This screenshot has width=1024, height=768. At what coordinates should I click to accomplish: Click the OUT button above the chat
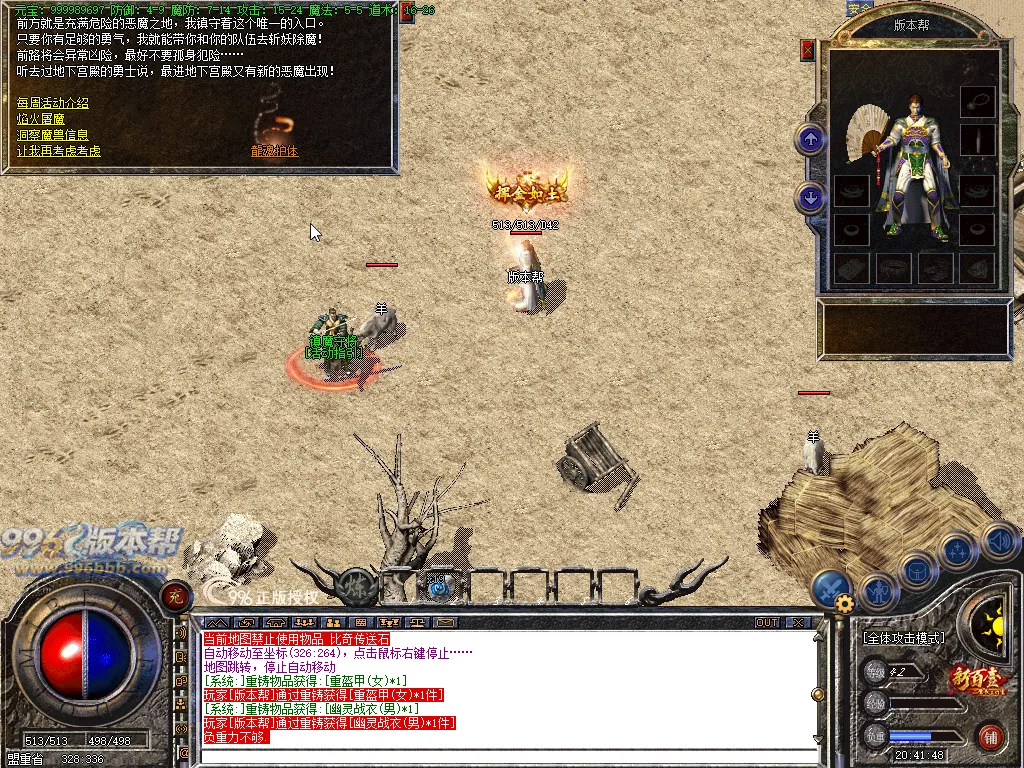[x=766, y=622]
